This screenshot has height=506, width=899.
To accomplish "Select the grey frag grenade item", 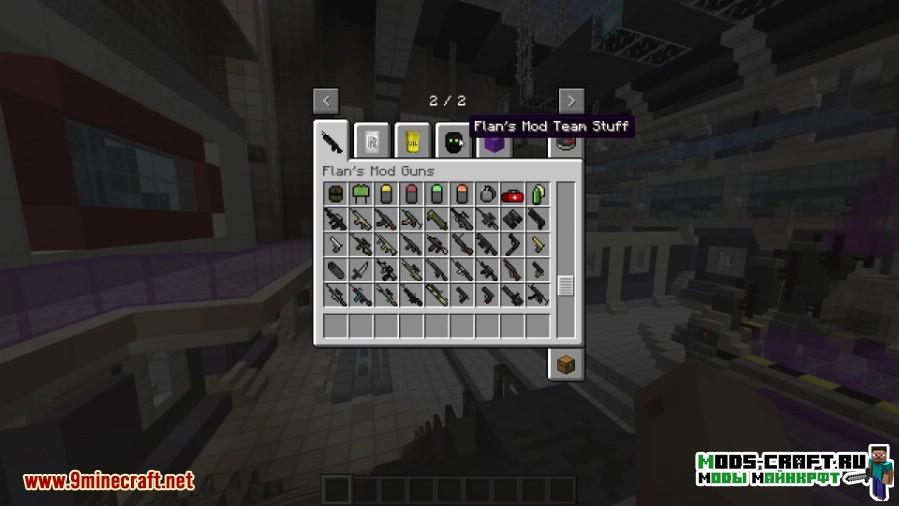I will (x=487, y=194).
